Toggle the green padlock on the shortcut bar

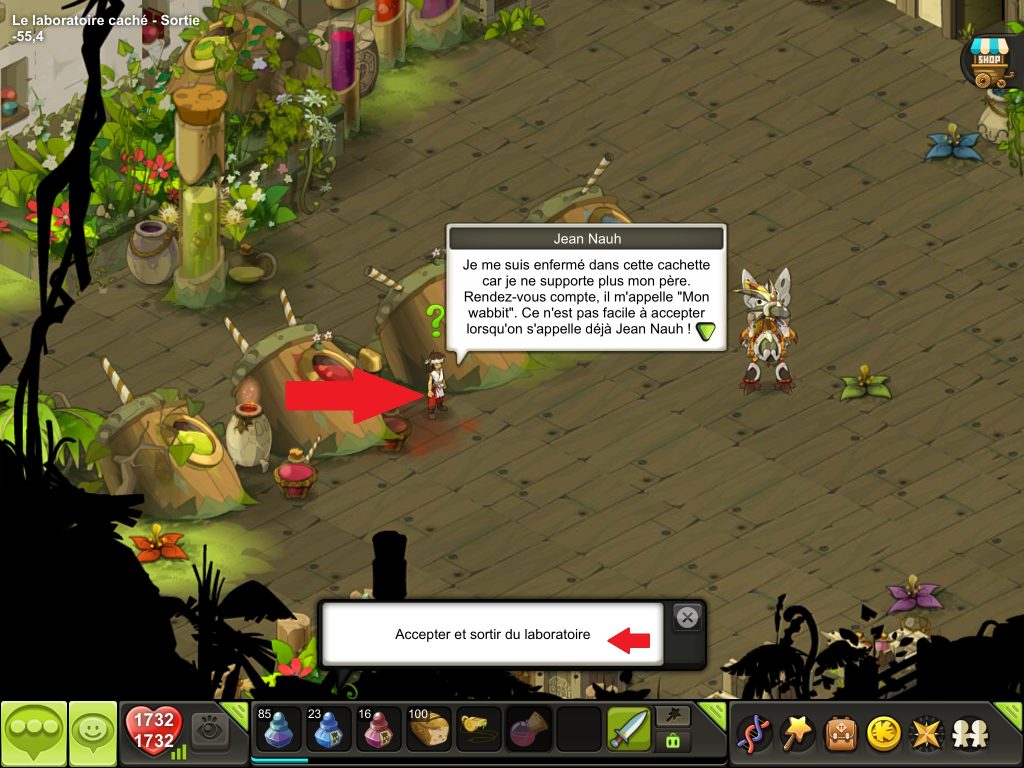(x=672, y=741)
